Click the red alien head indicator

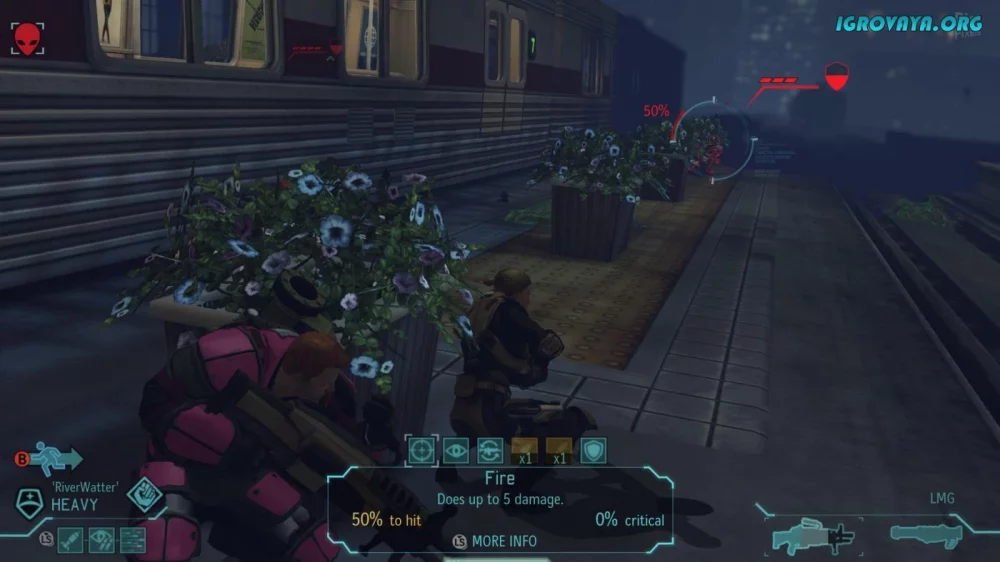click(x=27, y=38)
